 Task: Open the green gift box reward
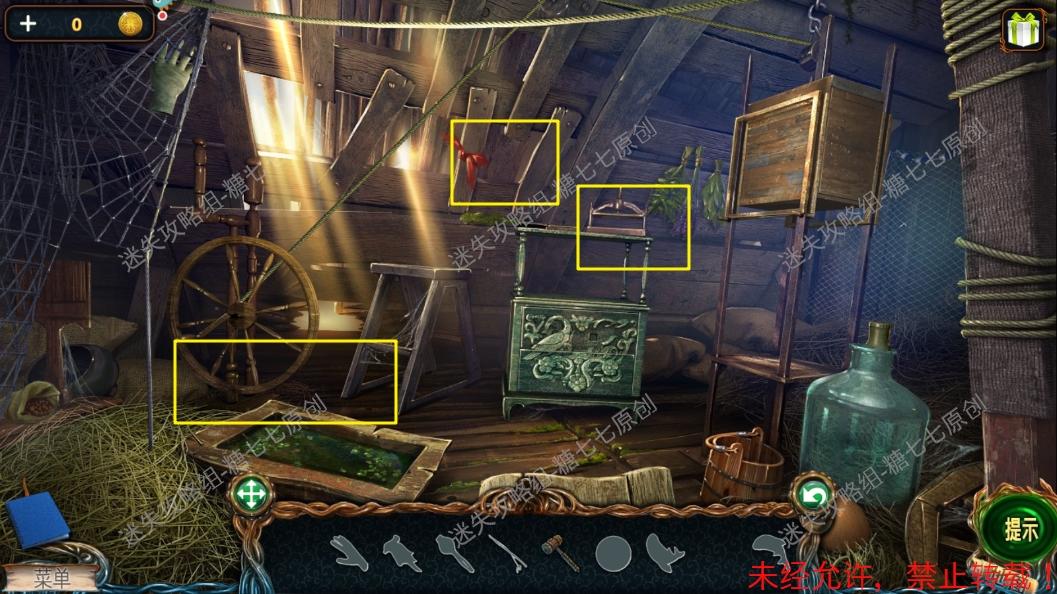click(1022, 30)
